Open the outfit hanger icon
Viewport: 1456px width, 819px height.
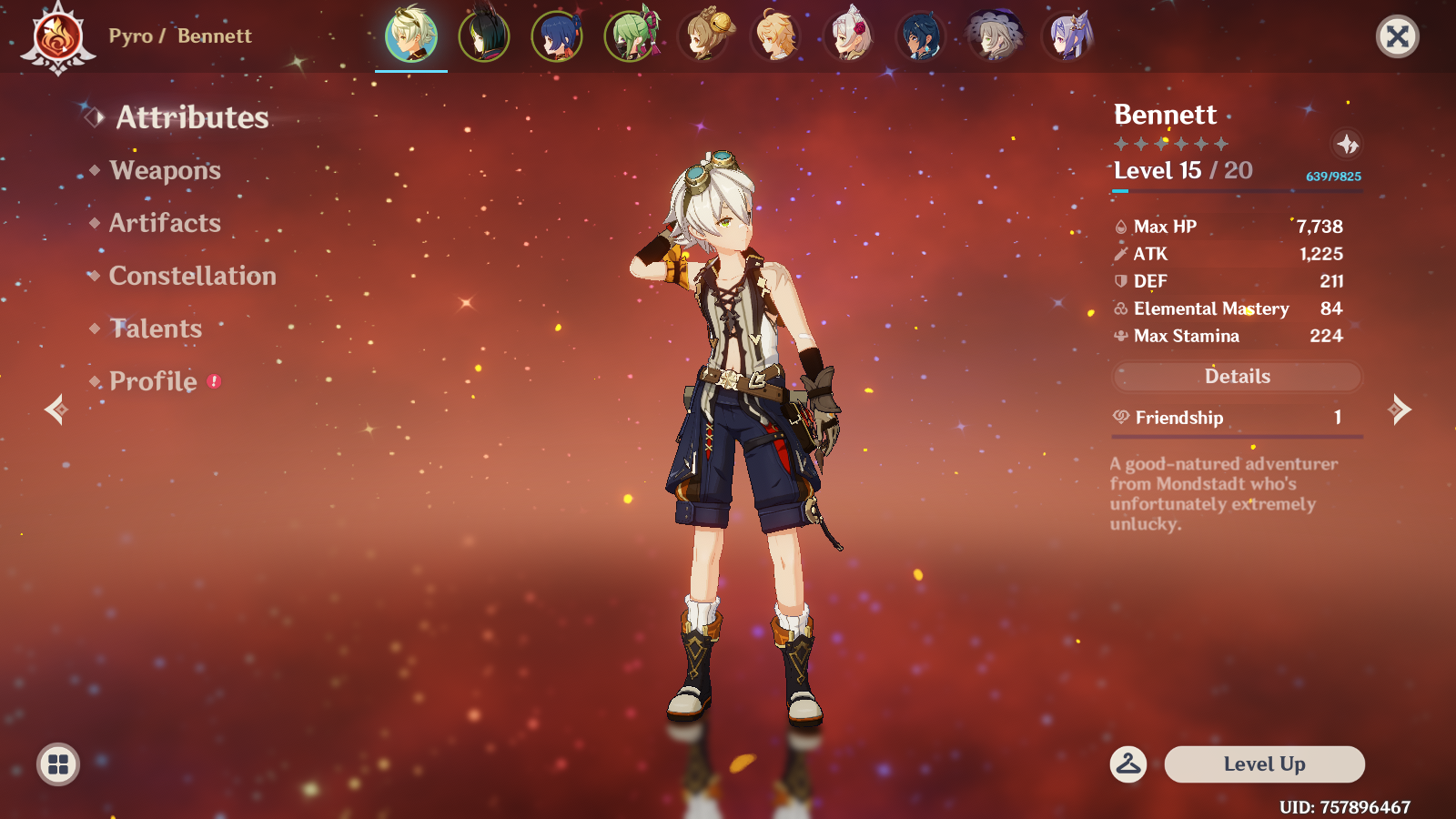point(1128,764)
